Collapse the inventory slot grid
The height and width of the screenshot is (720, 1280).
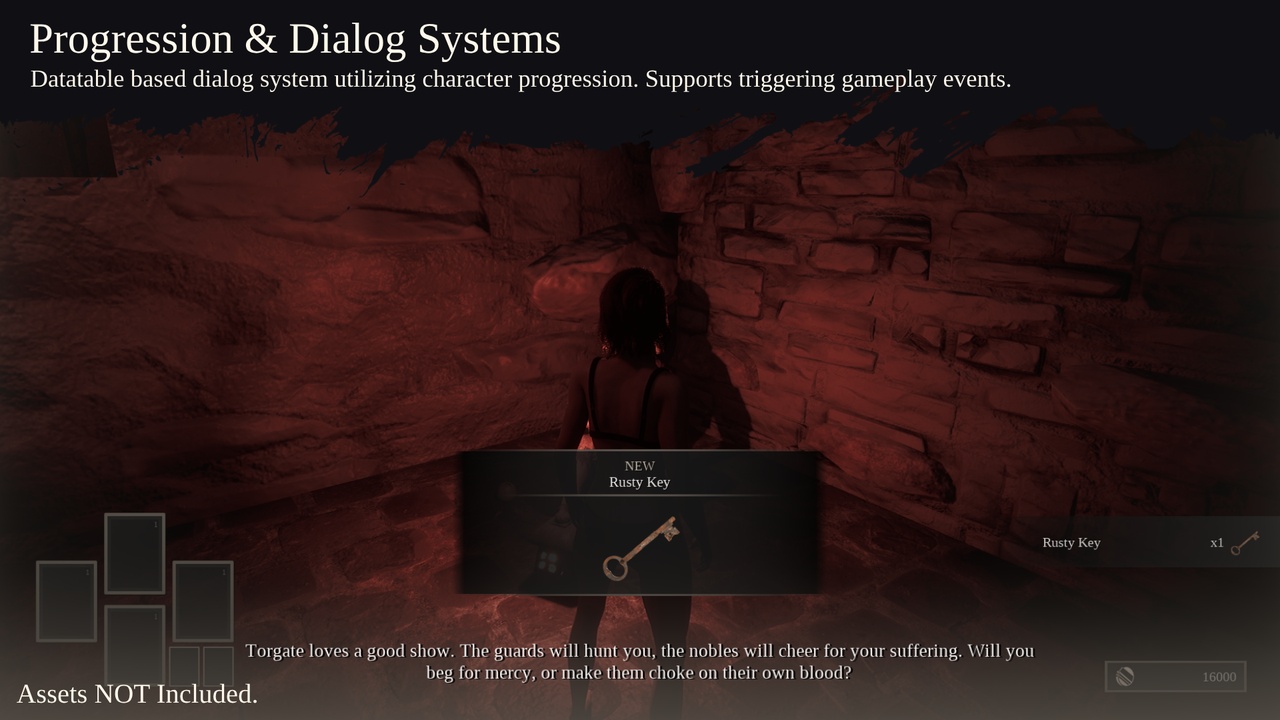(135, 600)
